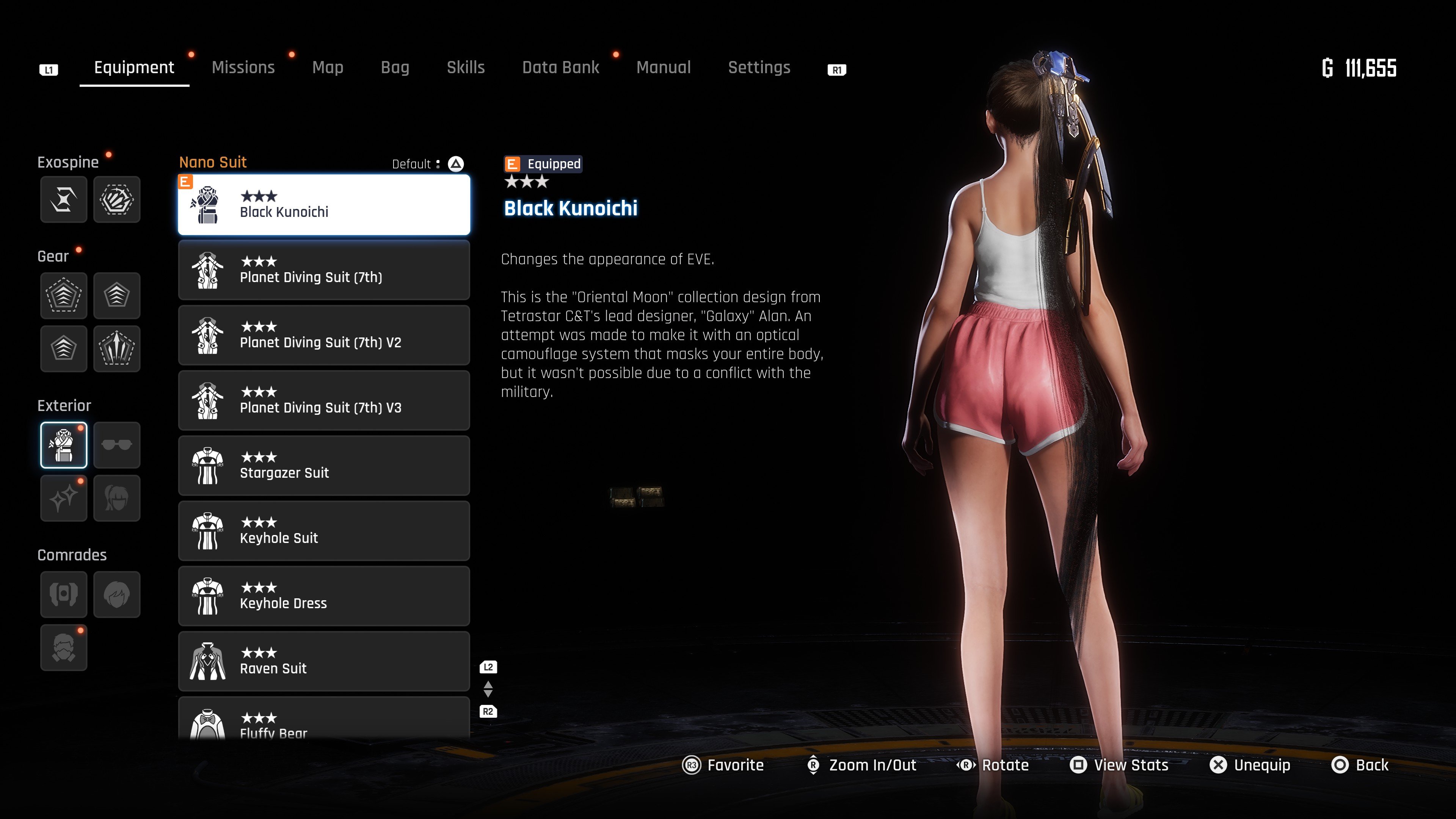Show the Skills tab
The image size is (1456, 819).
[466, 67]
